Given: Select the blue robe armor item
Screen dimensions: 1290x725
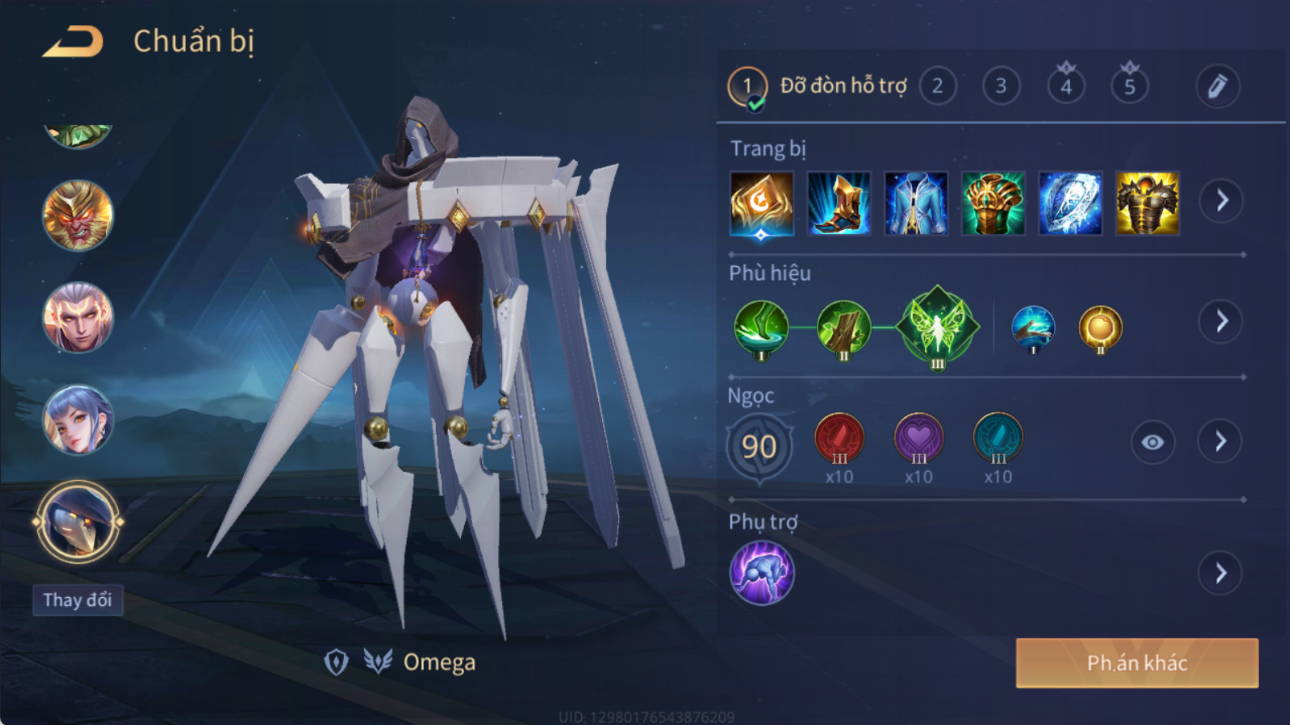Looking at the screenshot, I should click(916, 204).
